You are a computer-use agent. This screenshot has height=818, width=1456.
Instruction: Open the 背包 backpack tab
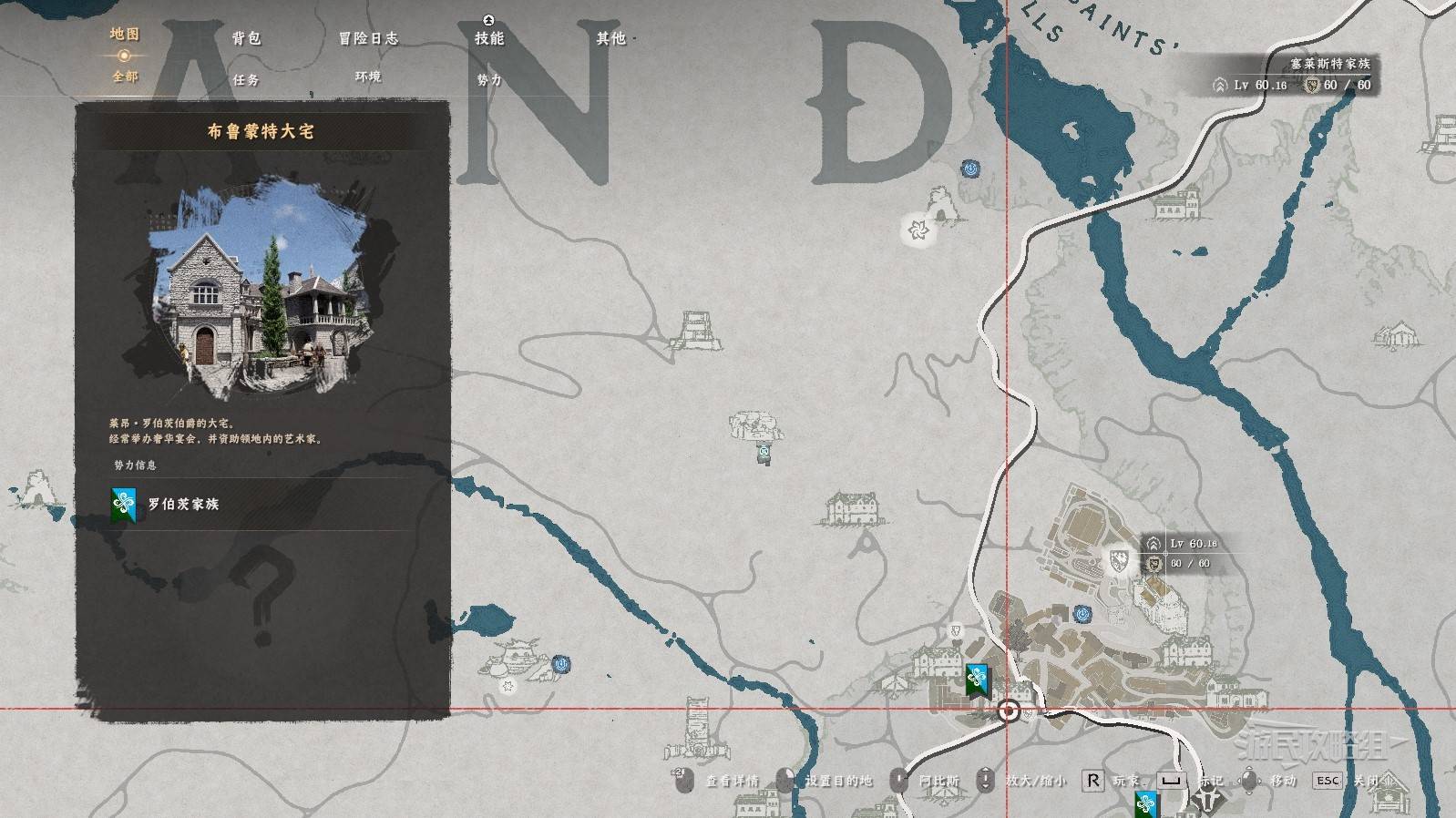246,38
